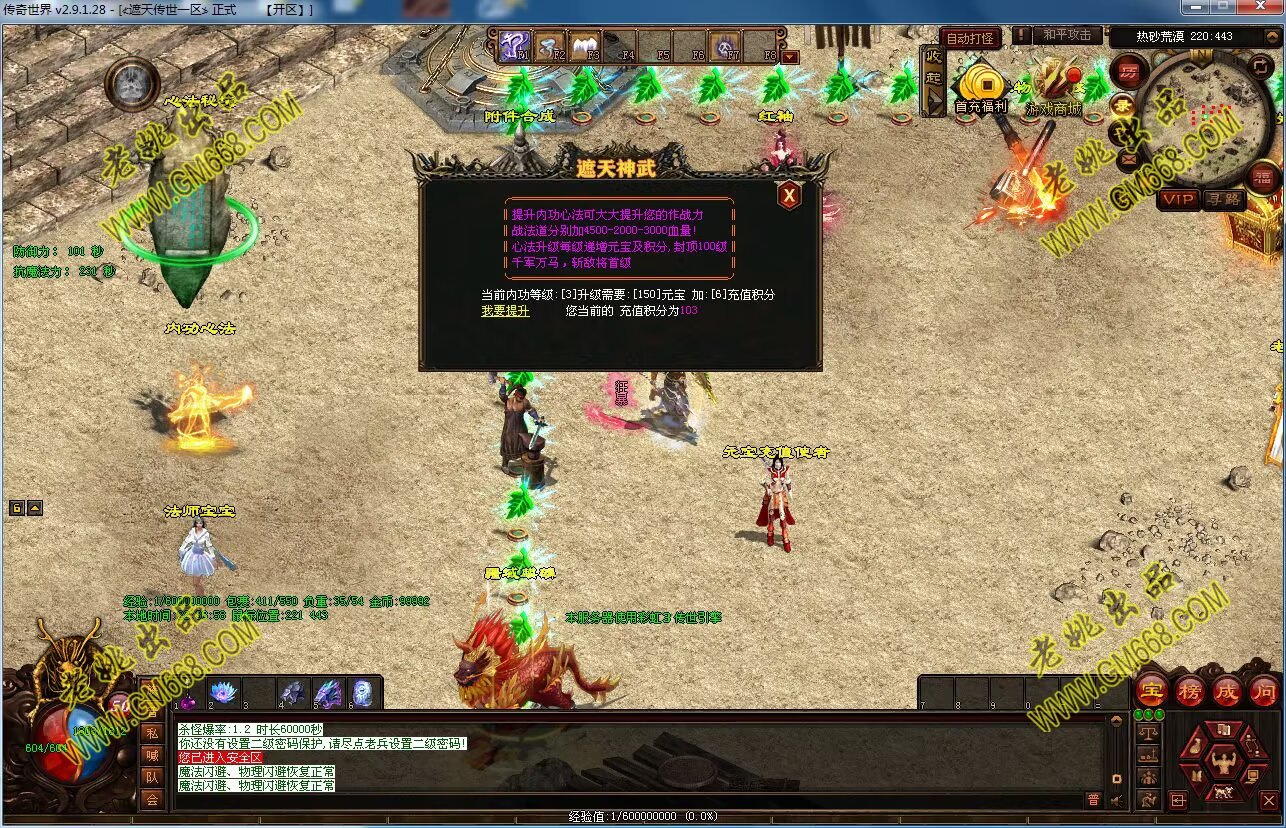The height and width of the screenshot is (828, 1286).
Task: Activate 寻路 pathfinding button
Action: click(x=1223, y=199)
